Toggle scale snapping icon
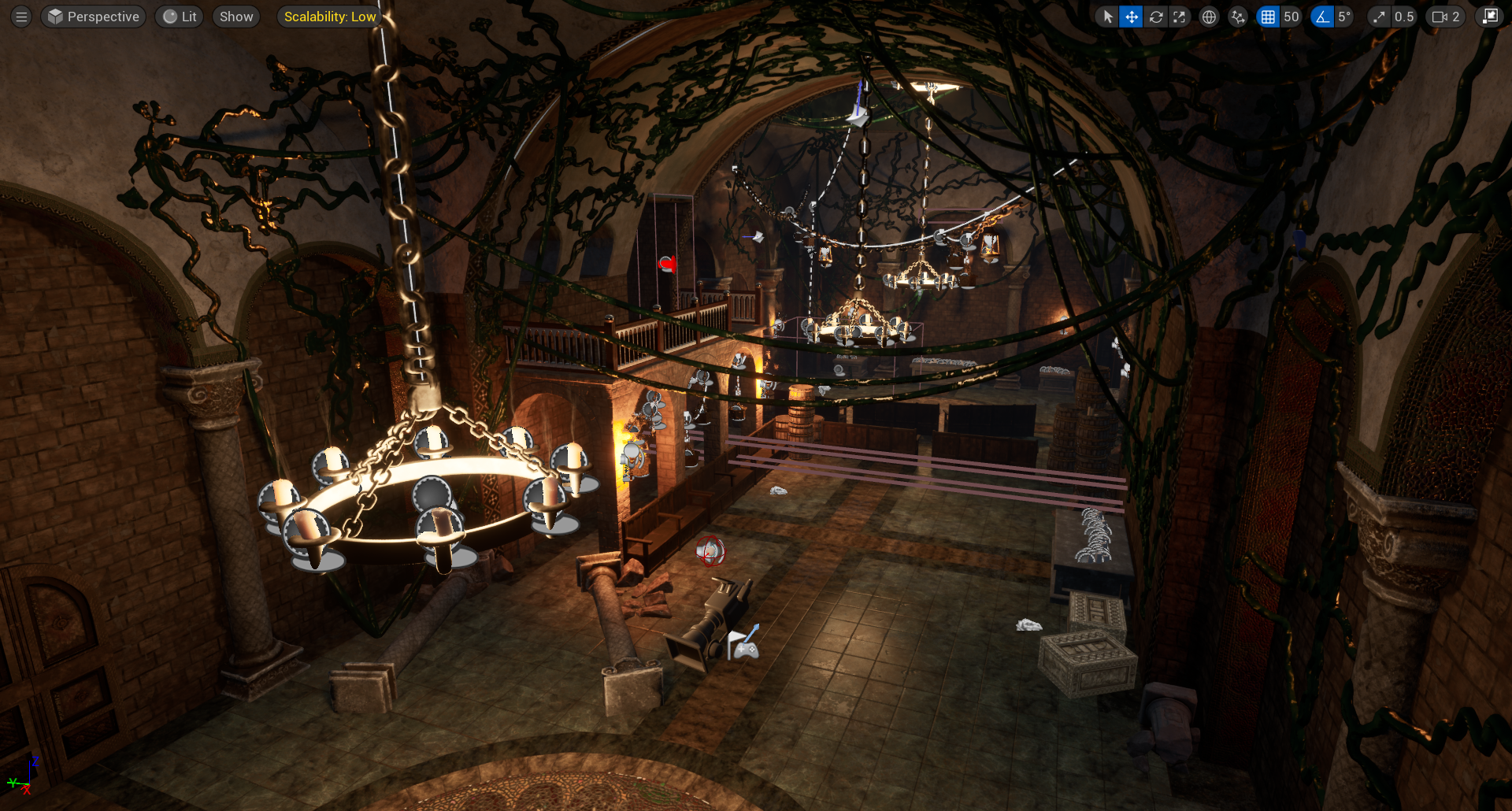This screenshot has height=811, width=1512. (x=1379, y=17)
